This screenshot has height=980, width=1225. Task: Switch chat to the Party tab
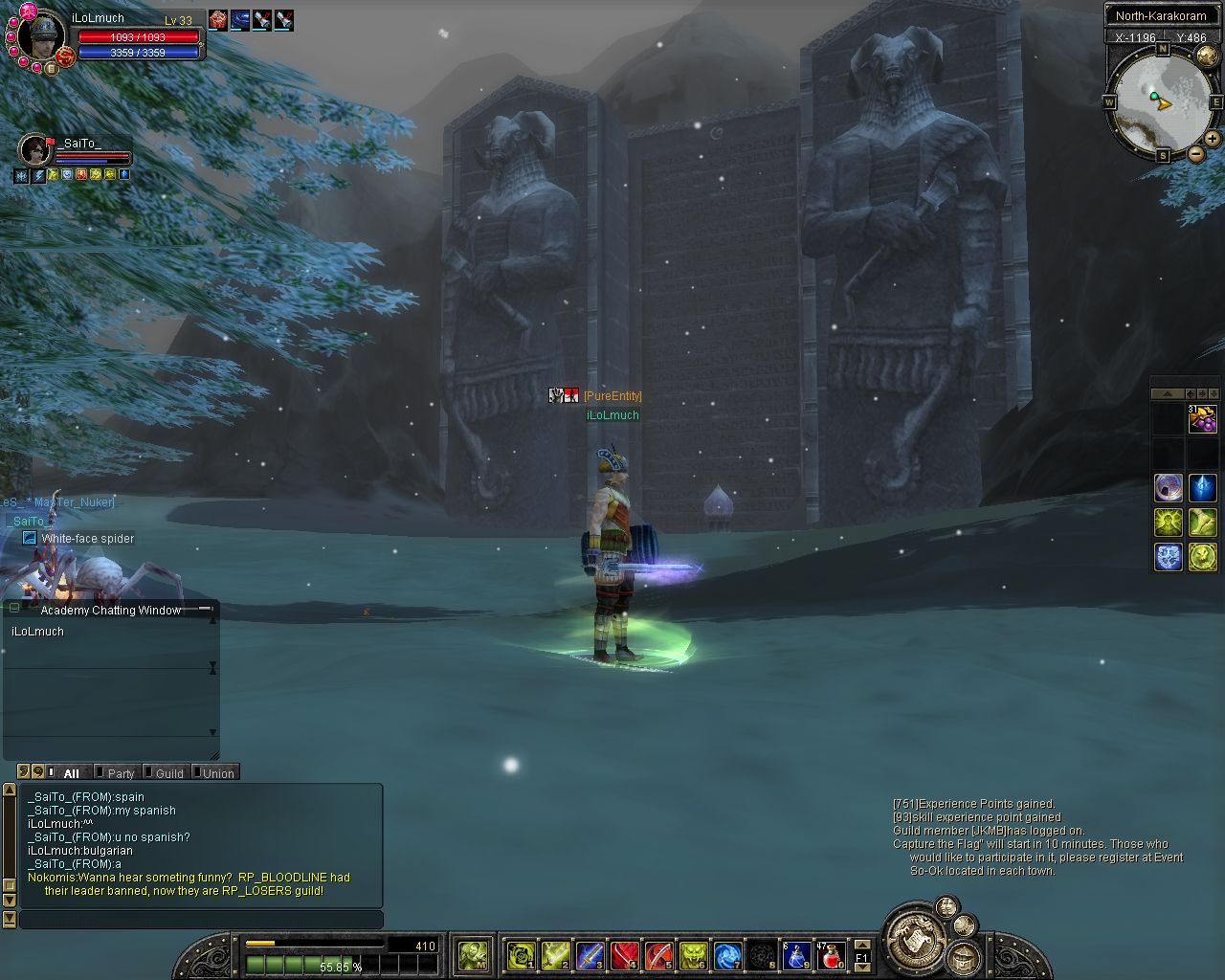120,772
